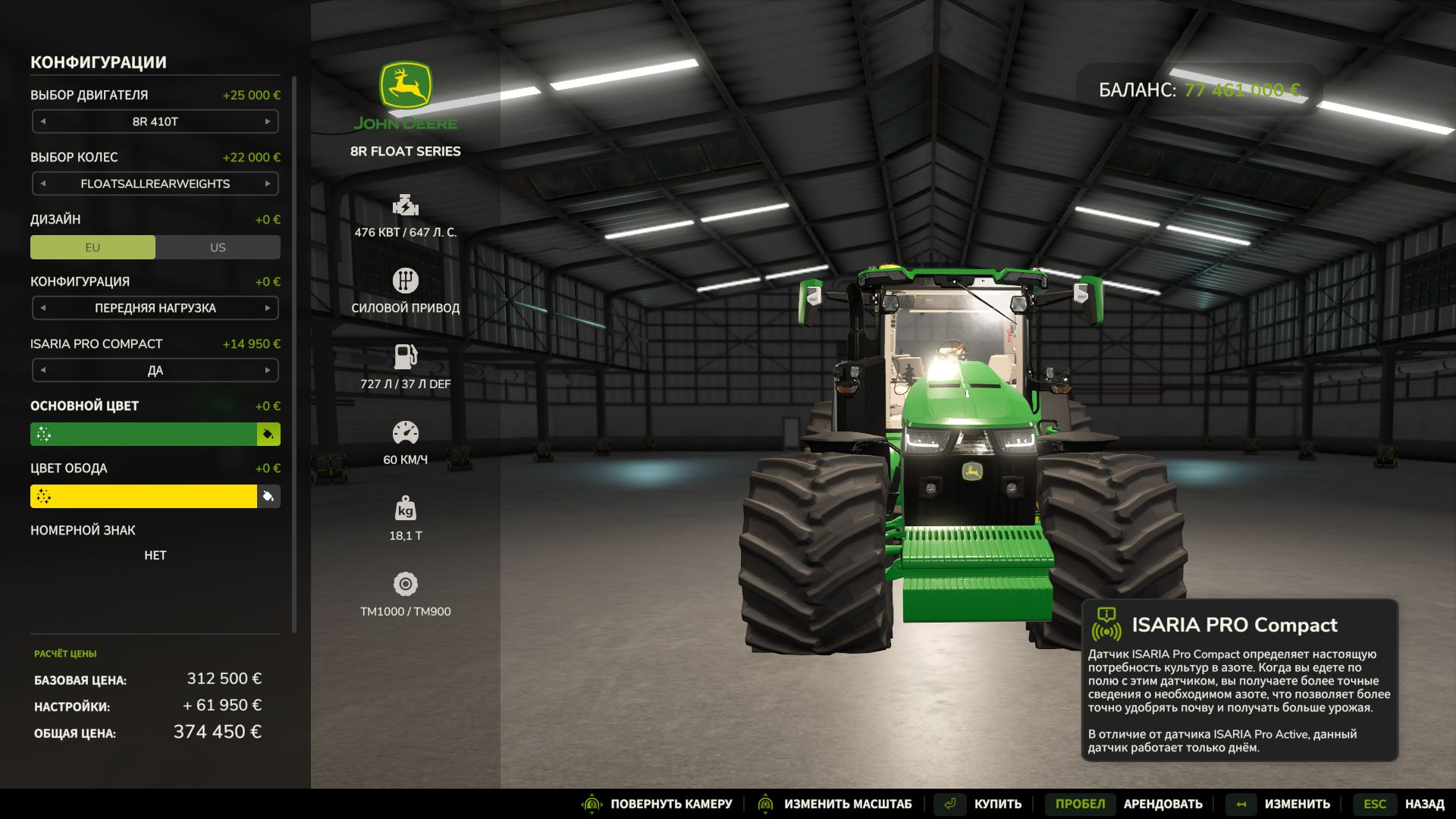Switch design to US
The width and height of the screenshot is (1456, 819).
218,247
